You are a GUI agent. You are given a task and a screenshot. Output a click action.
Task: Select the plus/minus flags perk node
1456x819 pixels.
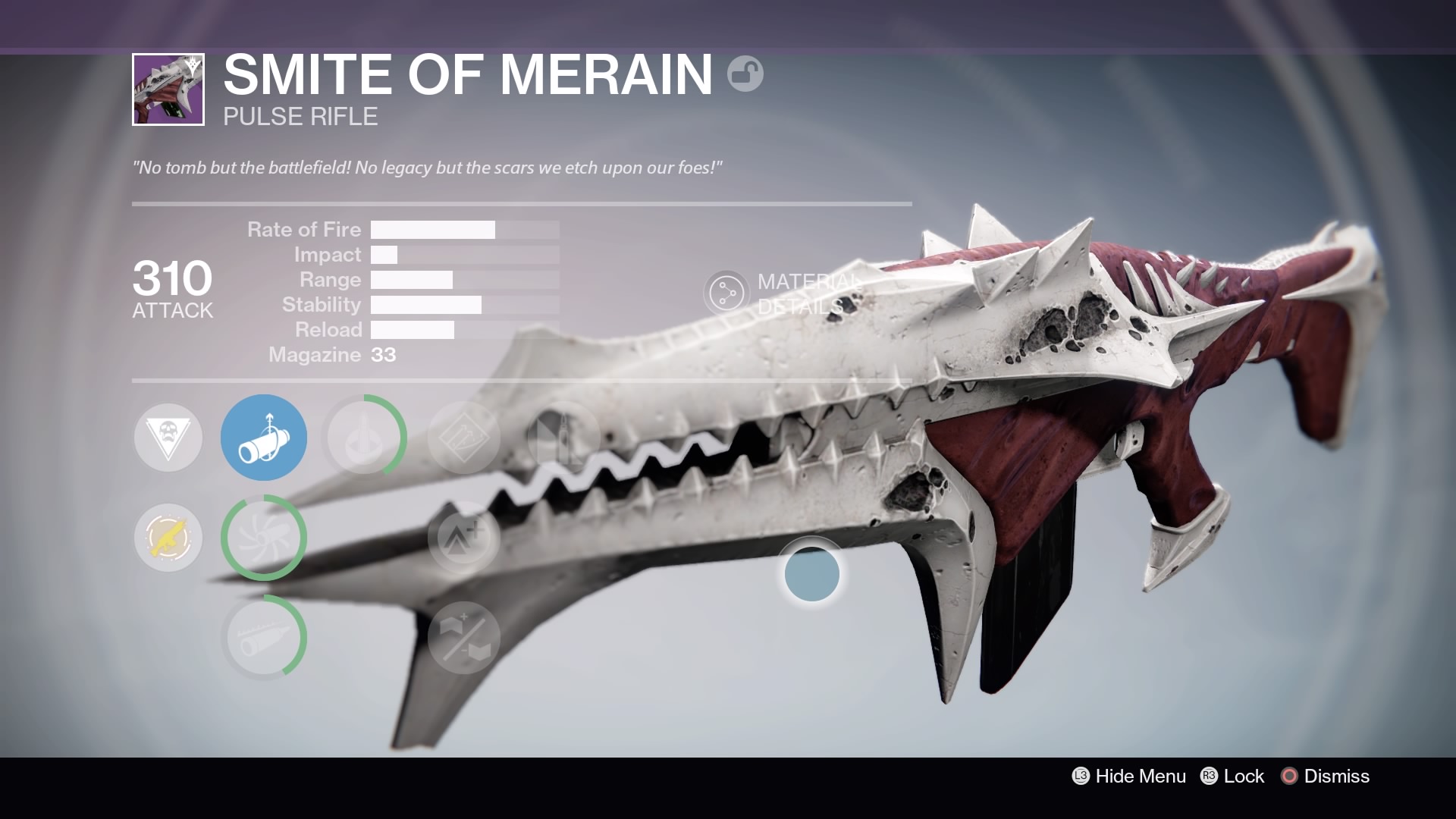(x=464, y=637)
